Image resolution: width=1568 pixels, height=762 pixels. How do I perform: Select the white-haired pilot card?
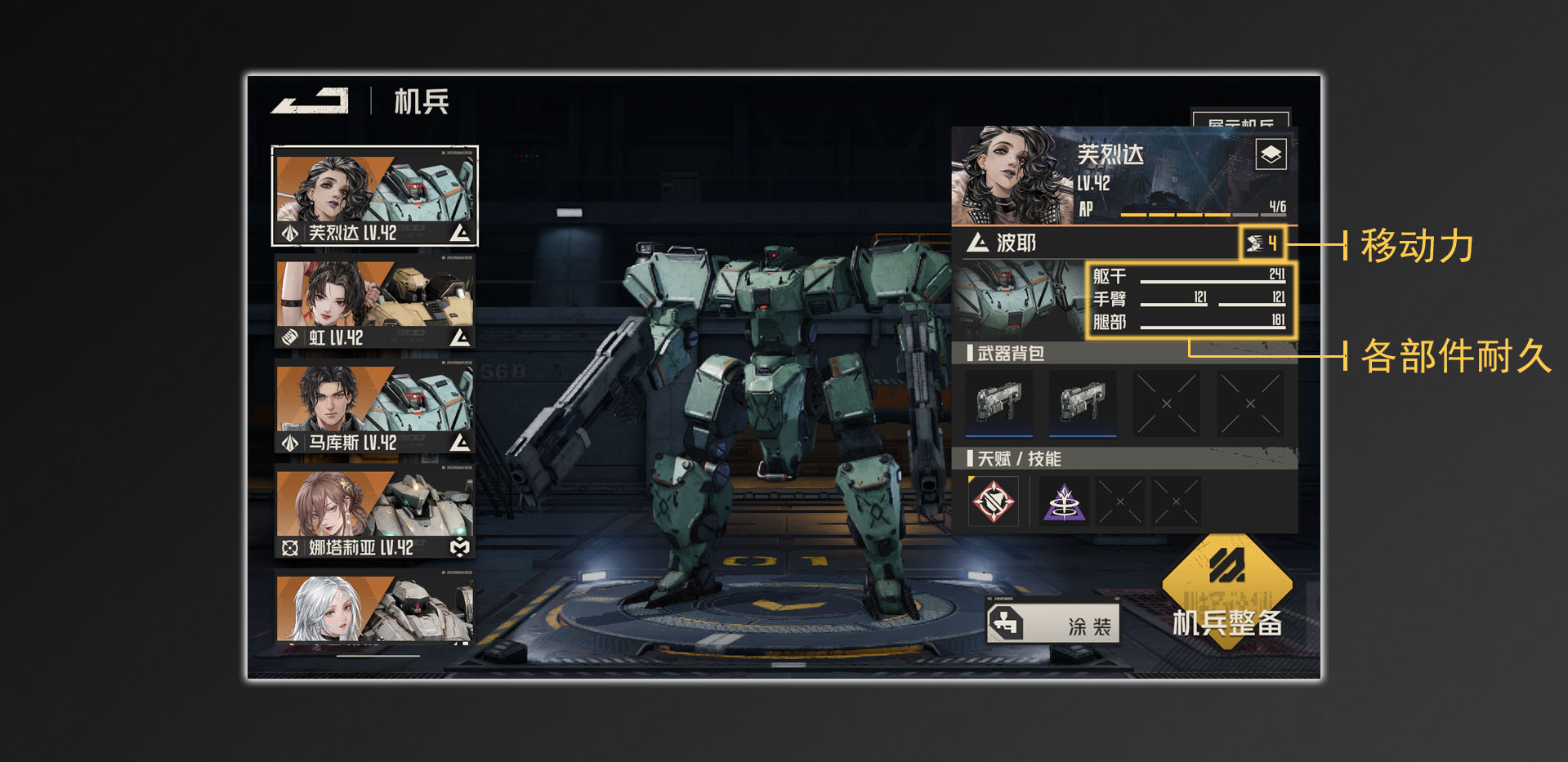375,608
